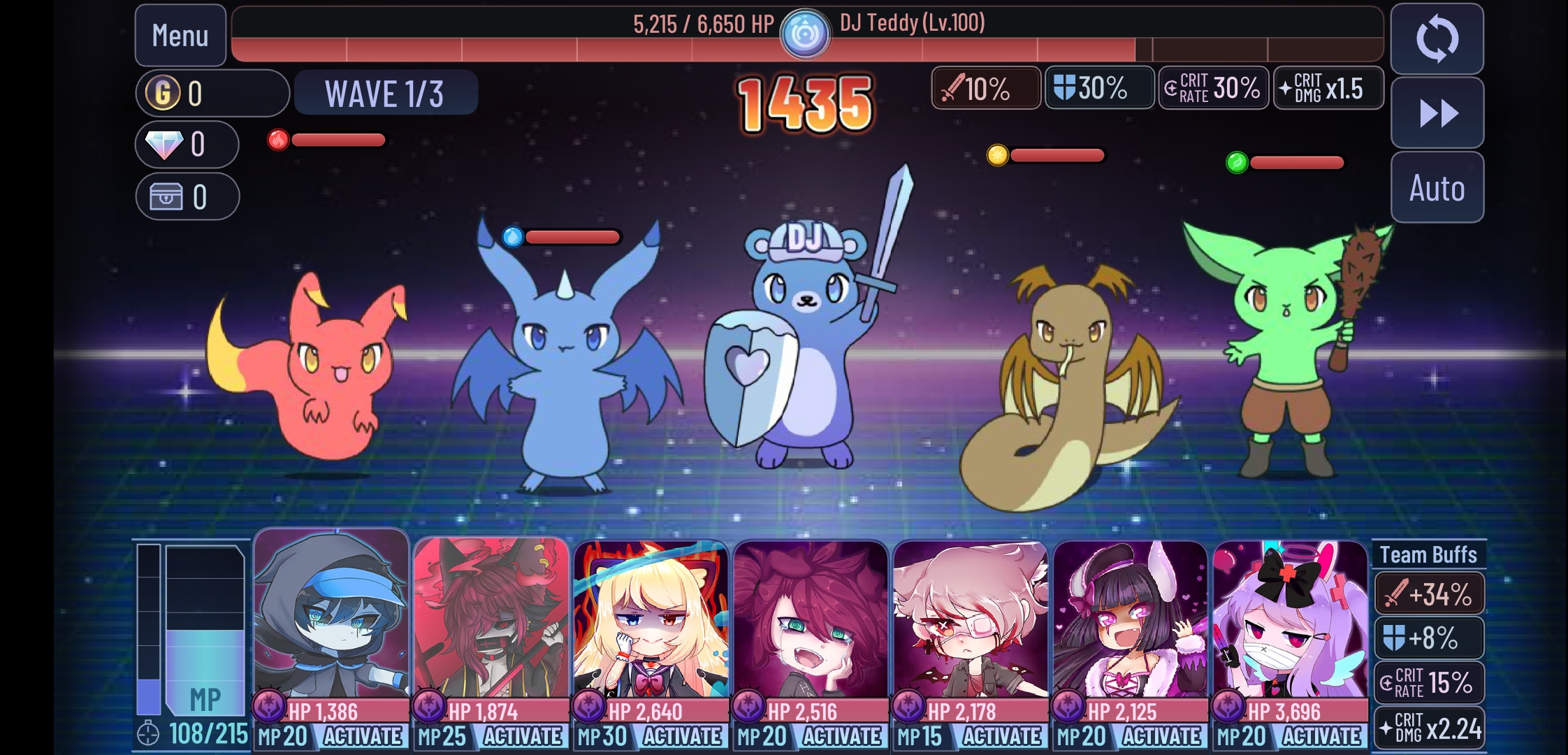
Task: Select the blonde girl character portrait
Action: click(x=651, y=619)
